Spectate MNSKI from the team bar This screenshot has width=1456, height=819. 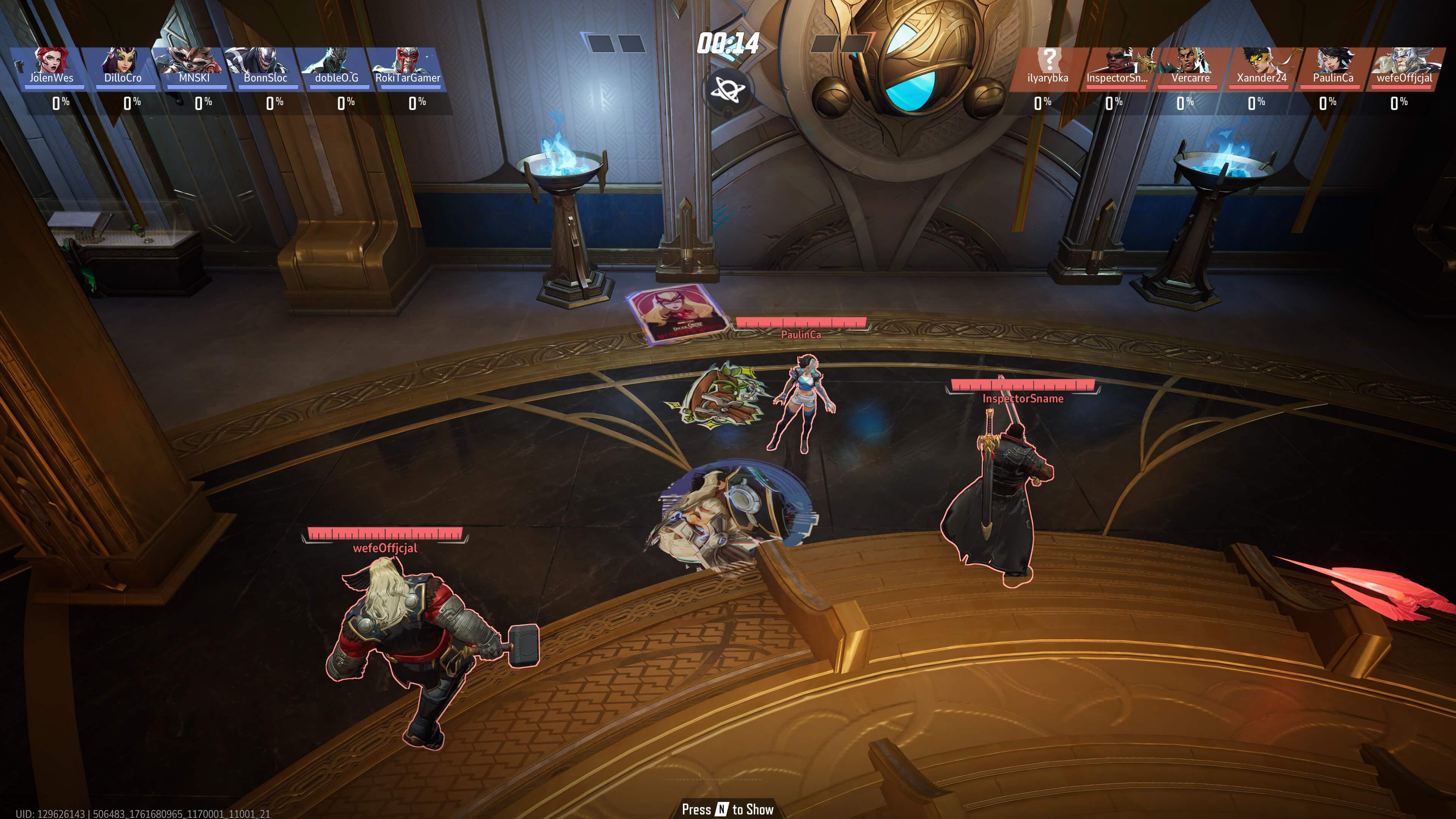[194, 66]
